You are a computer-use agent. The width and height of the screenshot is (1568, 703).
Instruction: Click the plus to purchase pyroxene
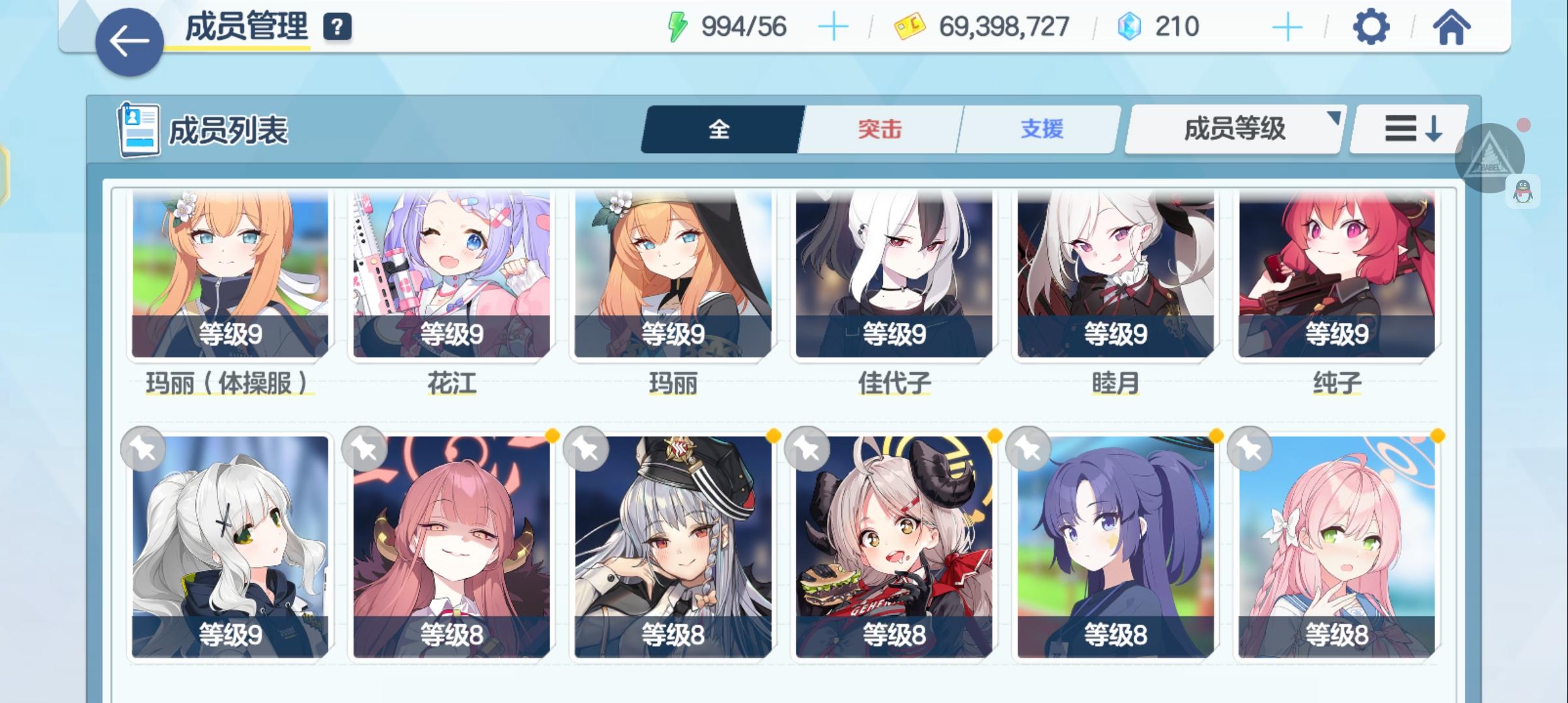(x=1287, y=27)
